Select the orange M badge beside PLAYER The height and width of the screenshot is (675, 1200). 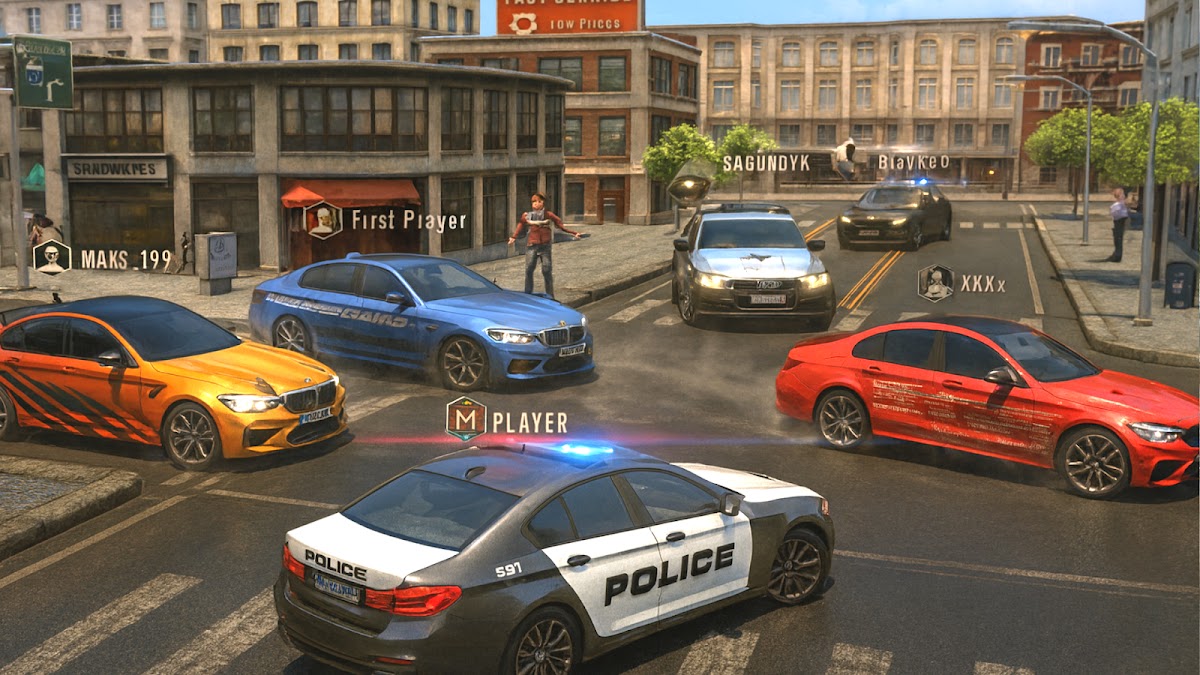[466, 419]
